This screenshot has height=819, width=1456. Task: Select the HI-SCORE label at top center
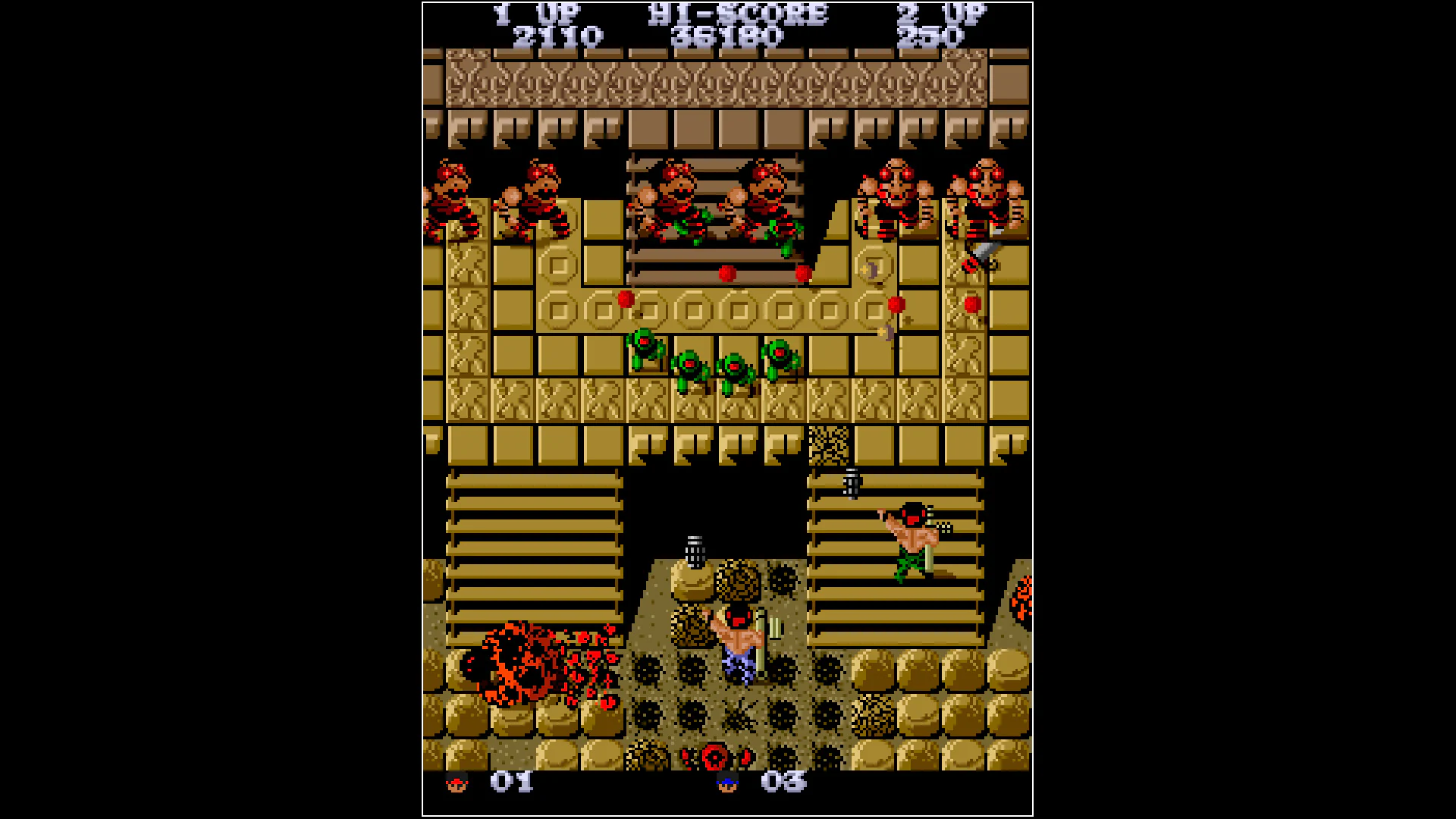pos(734,12)
